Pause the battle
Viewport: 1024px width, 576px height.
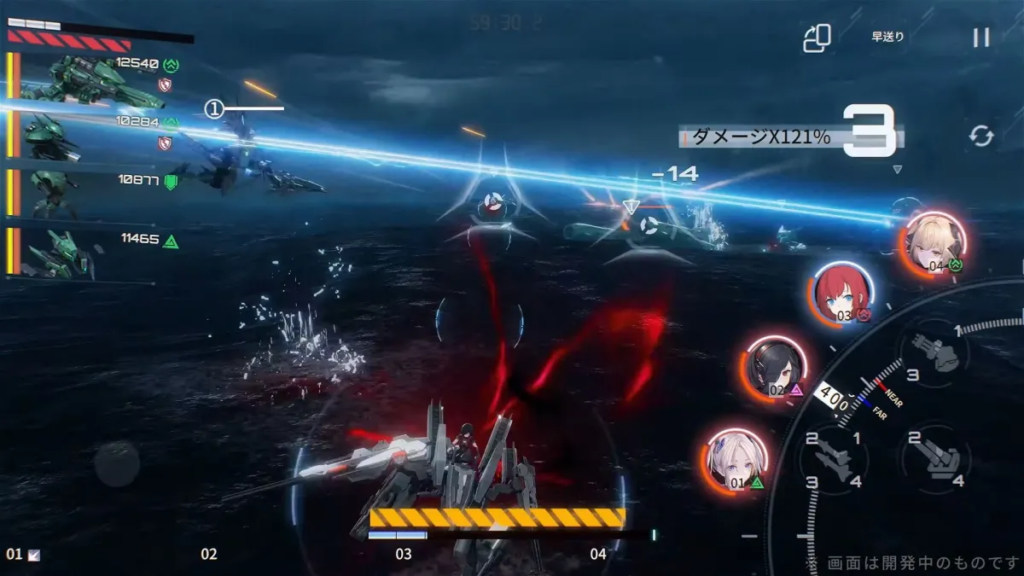(x=981, y=37)
